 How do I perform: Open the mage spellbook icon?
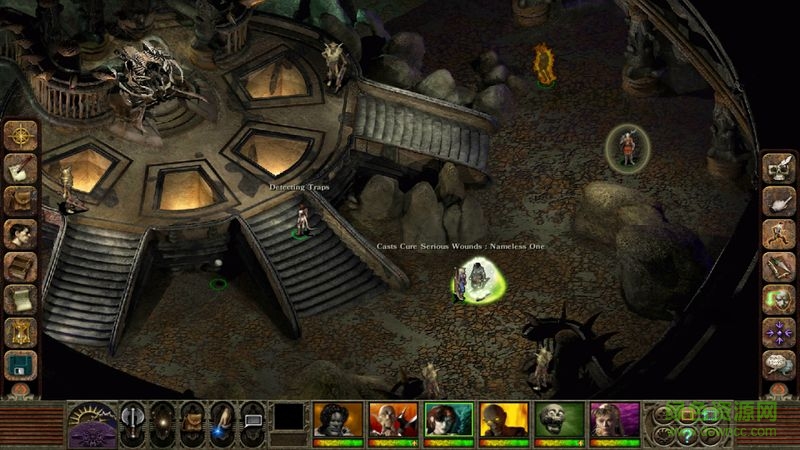[20, 267]
